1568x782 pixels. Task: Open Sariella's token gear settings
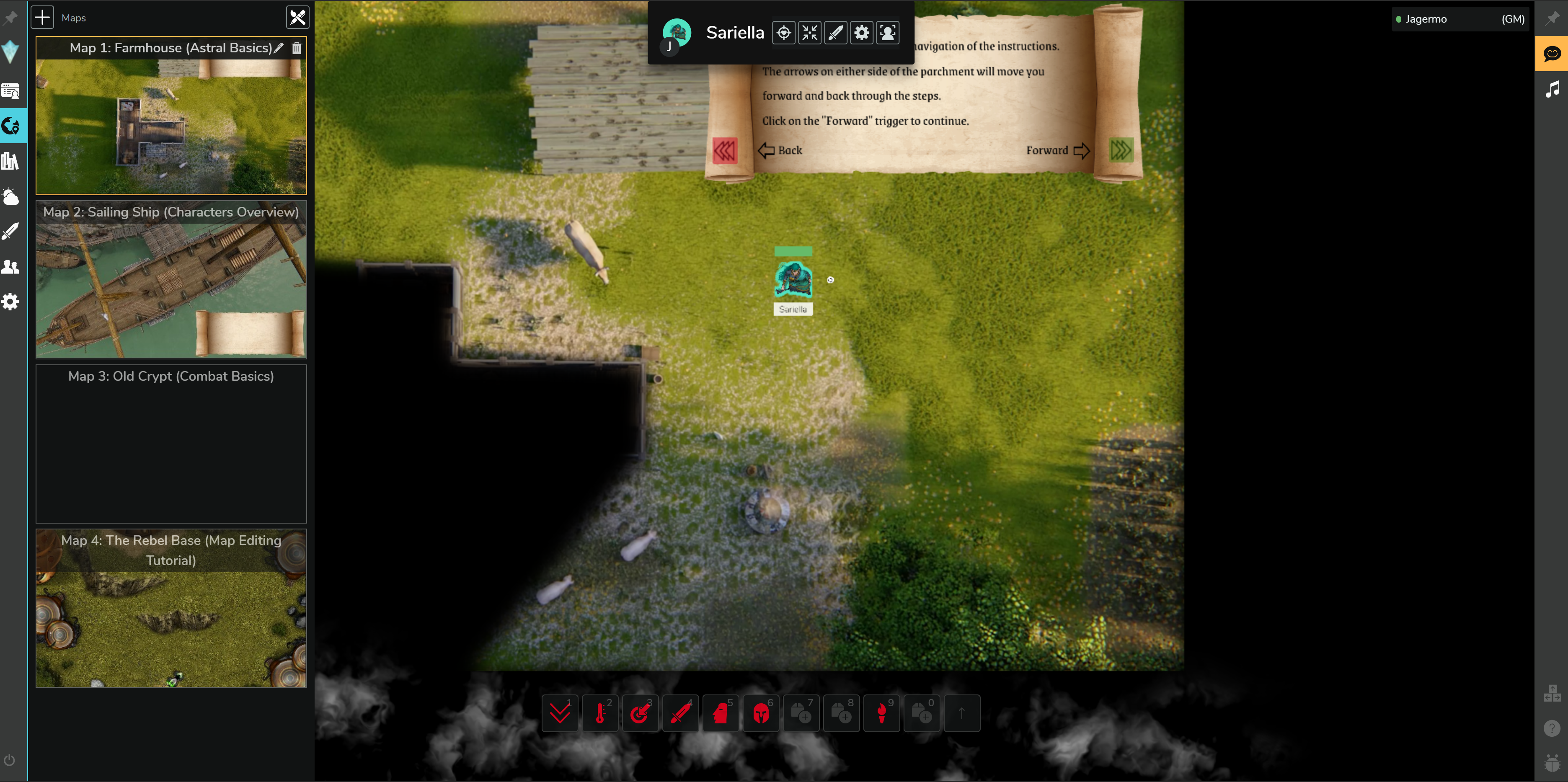click(x=861, y=33)
